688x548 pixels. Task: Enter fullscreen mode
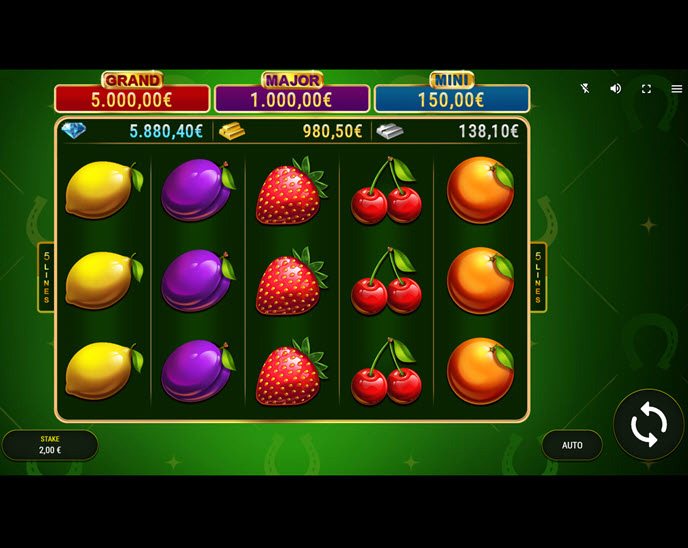coord(646,88)
